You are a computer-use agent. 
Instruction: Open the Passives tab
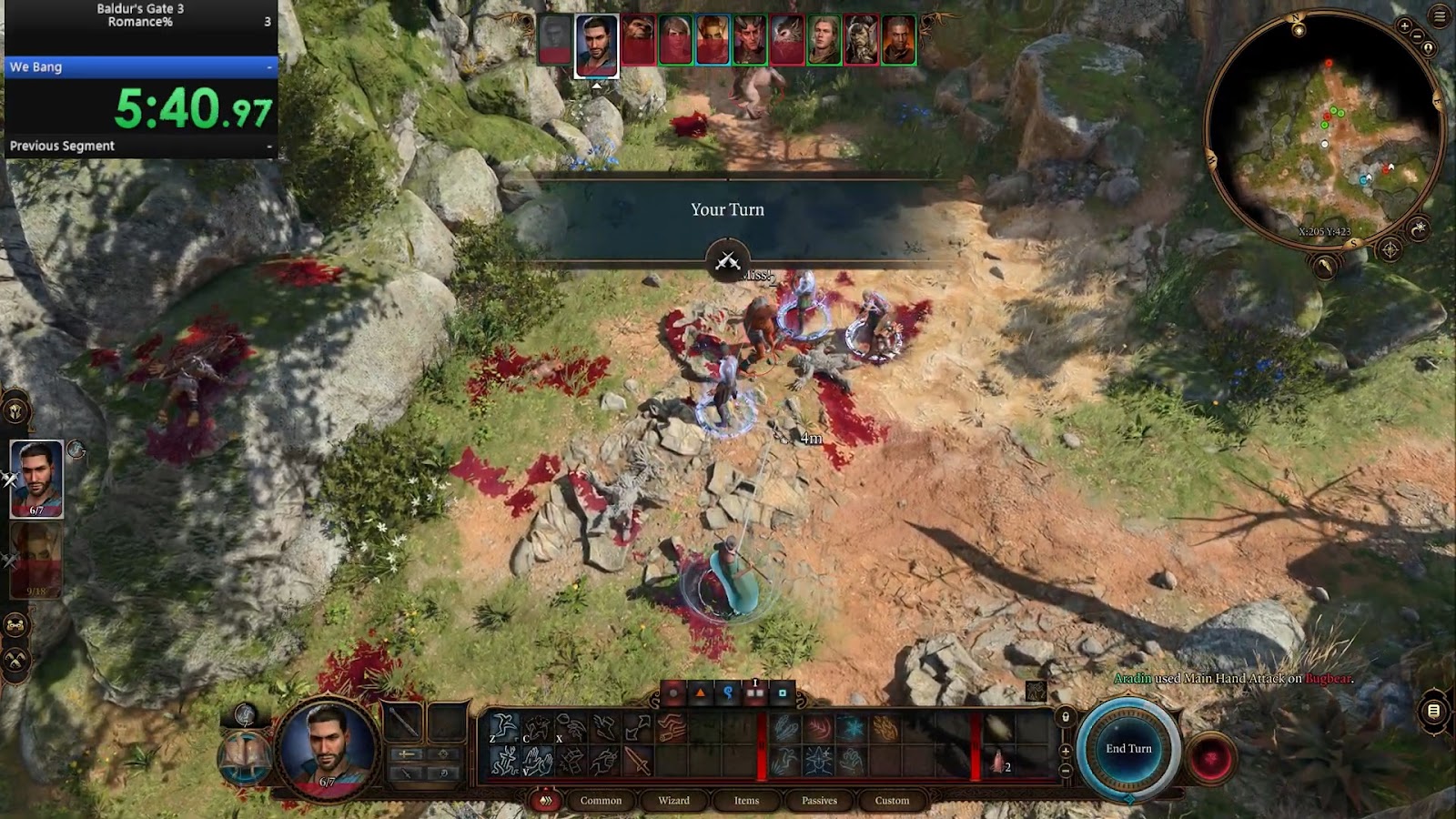[818, 801]
